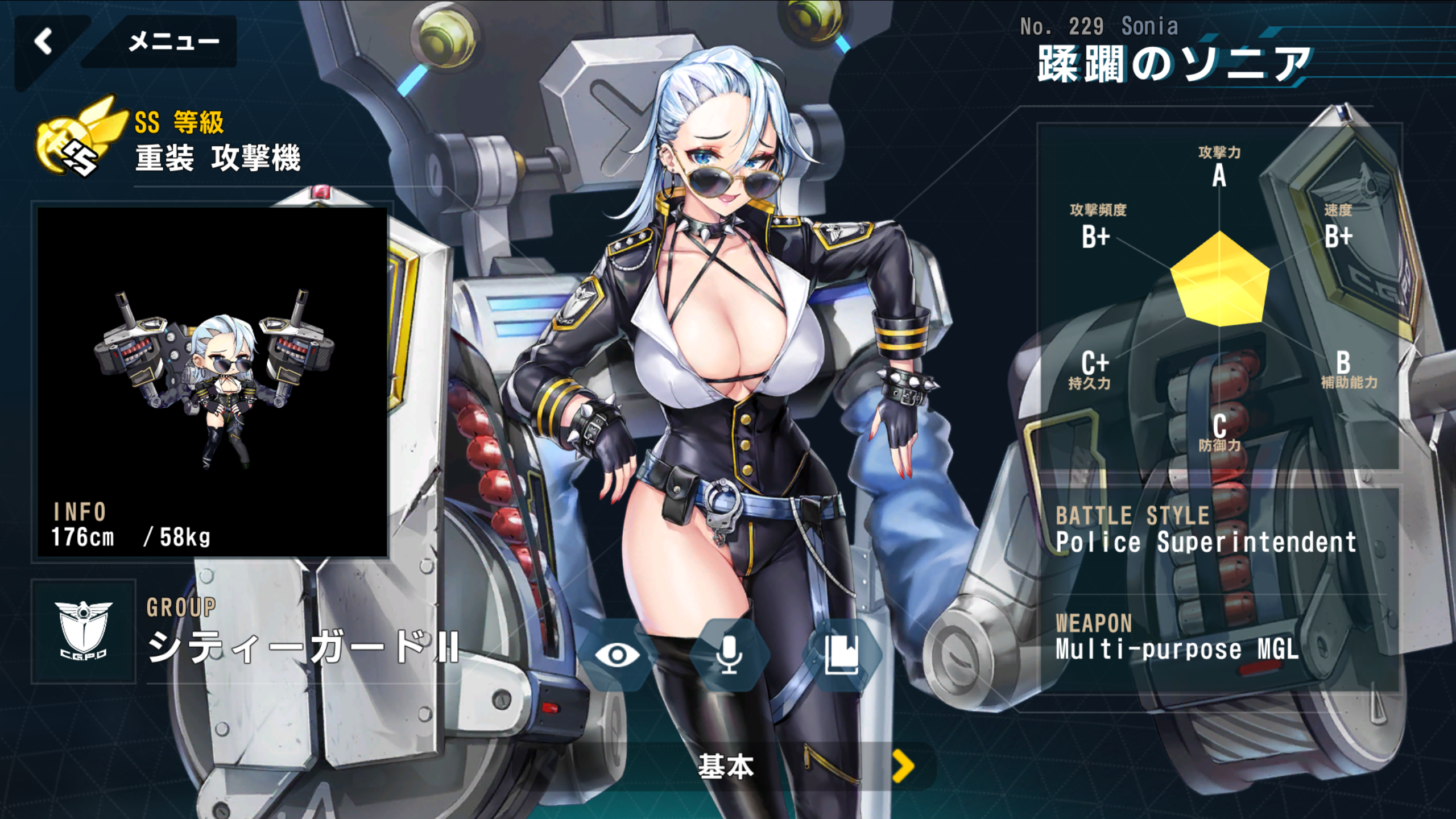The width and height of the screenshot is (1456, 819).
Task: Open the メニュー menu
Action: (173, 42)
